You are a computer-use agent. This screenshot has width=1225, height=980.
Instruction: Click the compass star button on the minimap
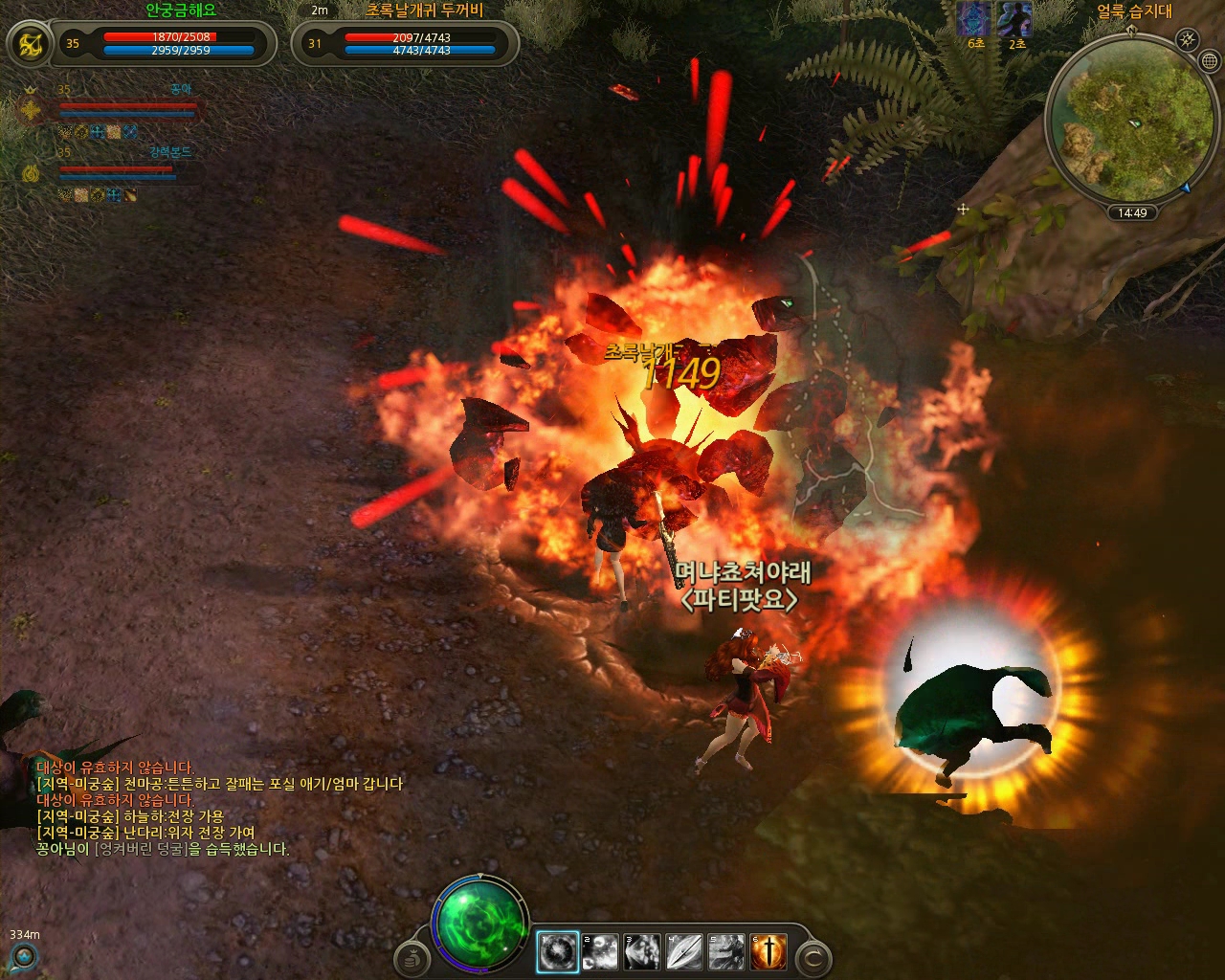(1187, 39)
